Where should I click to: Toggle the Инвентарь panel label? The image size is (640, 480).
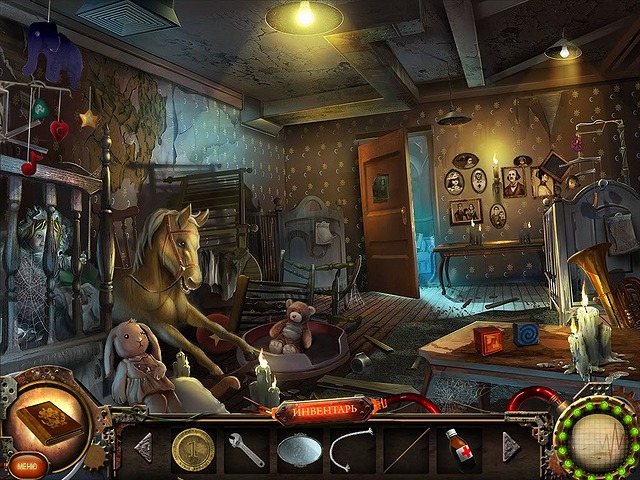(320, 409)
